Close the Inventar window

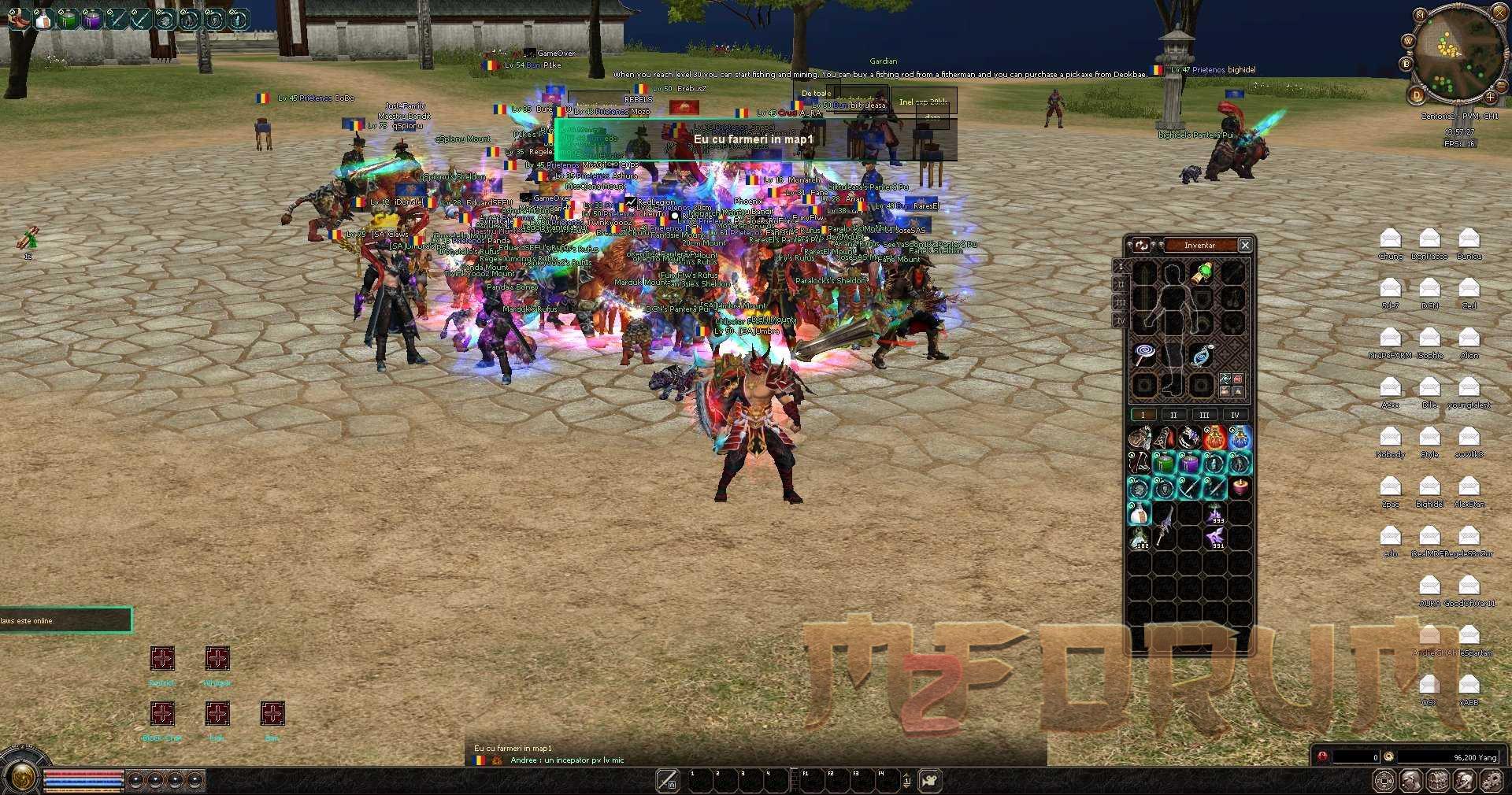[1245, 246]
